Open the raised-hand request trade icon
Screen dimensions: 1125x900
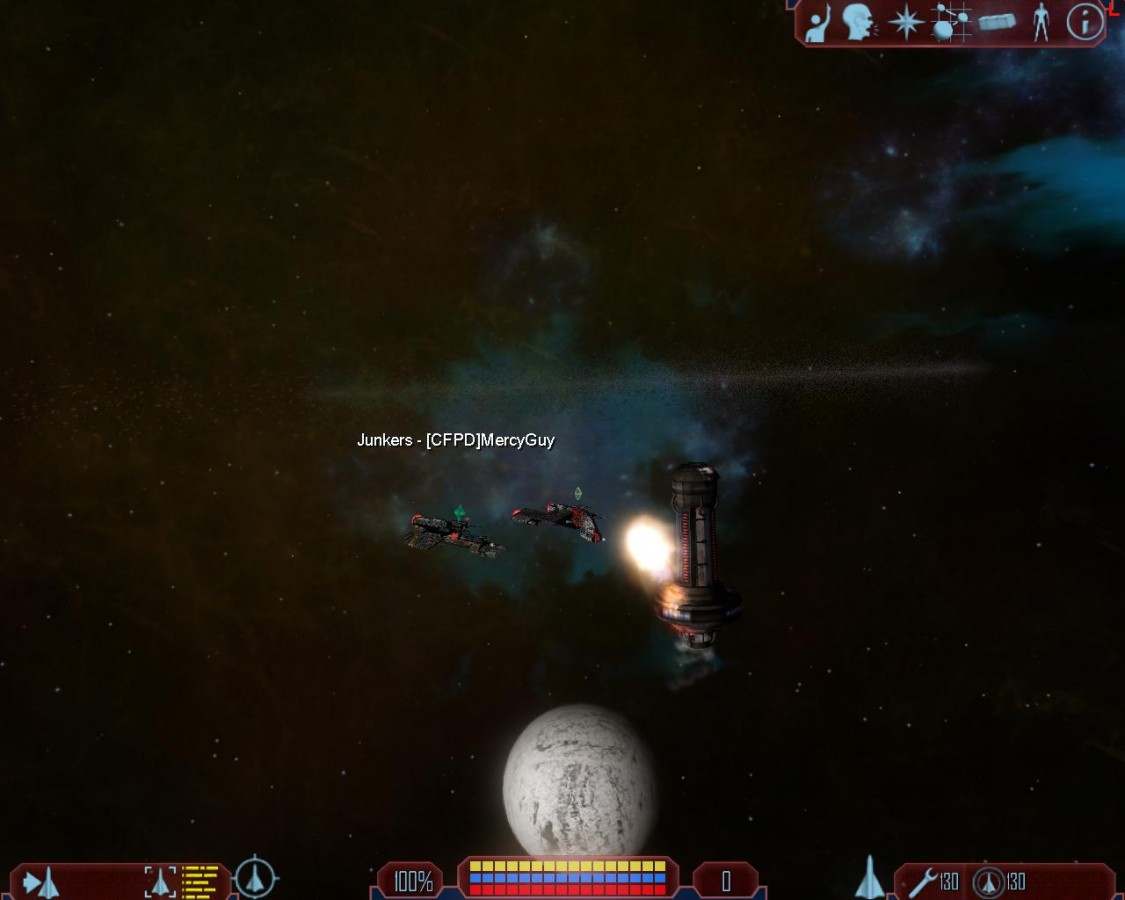pyautogui.click(x=819, y=23)
